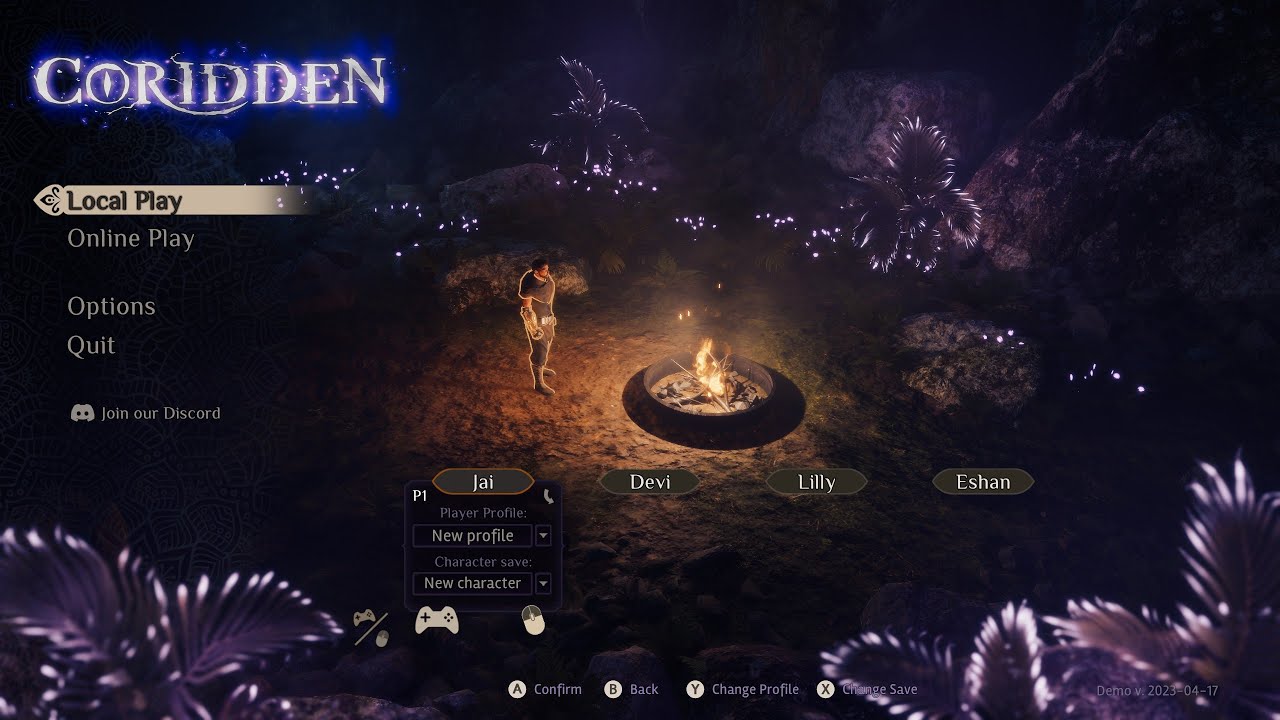Expand the Character save dropdown arrow
1280x720 pixels.
click(x=543, y=583)
